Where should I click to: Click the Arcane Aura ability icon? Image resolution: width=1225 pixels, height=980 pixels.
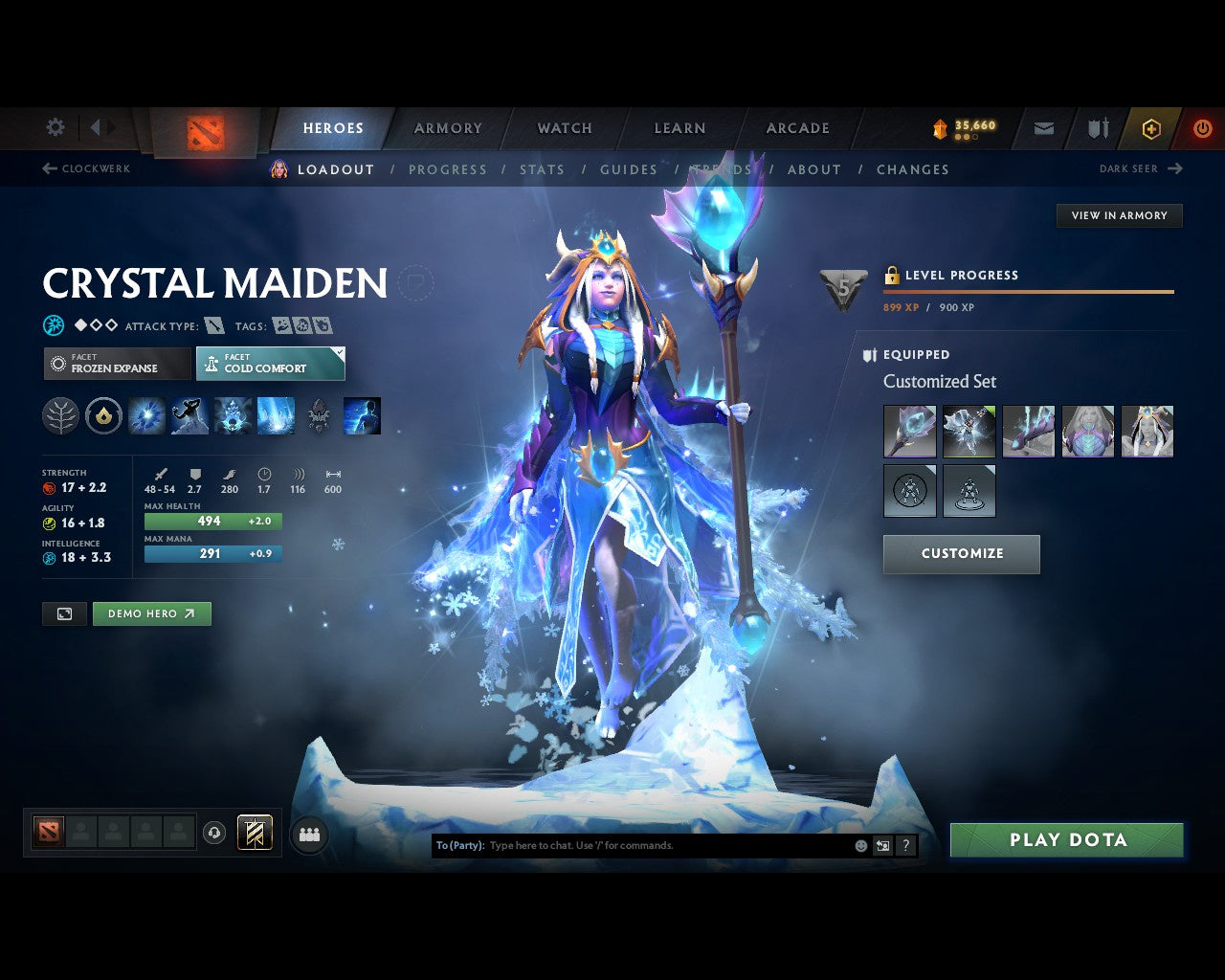click(233, 415)
